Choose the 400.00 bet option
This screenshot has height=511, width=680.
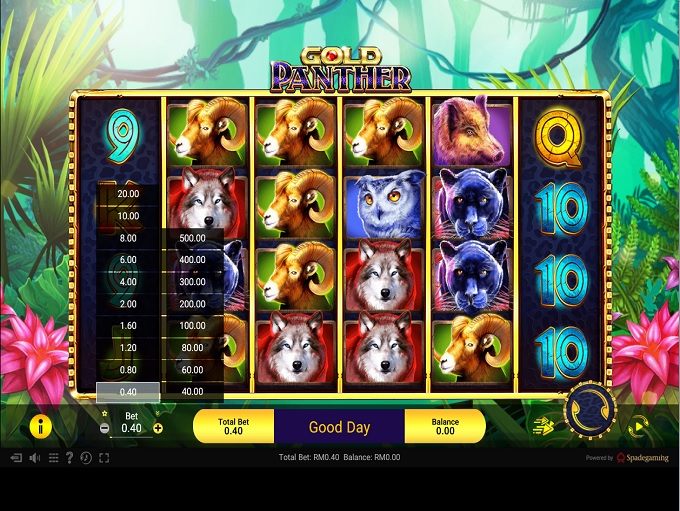point(192,260)
